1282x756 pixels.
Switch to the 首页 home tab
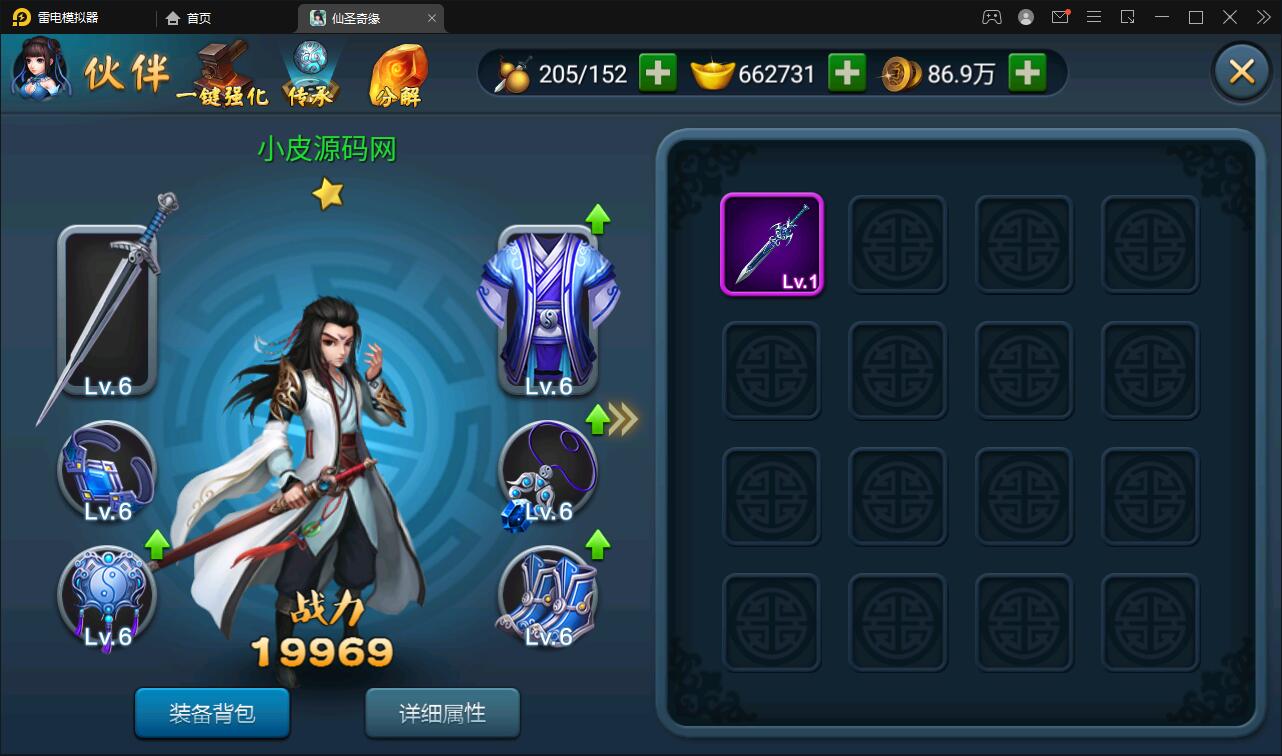click(187, 17)
